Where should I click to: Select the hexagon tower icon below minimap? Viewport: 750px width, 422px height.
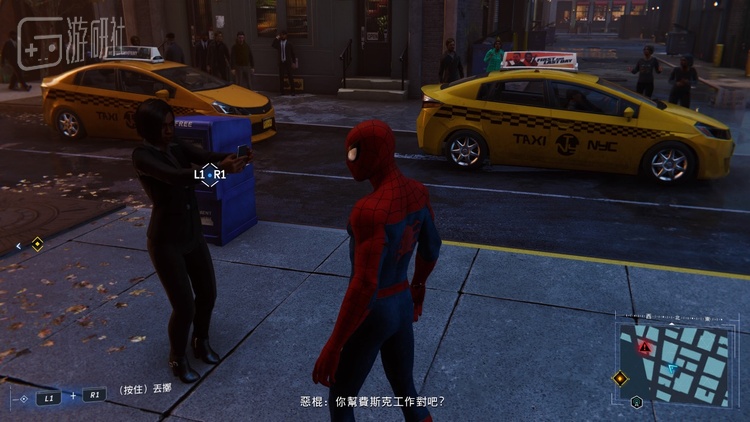[637, 402]
